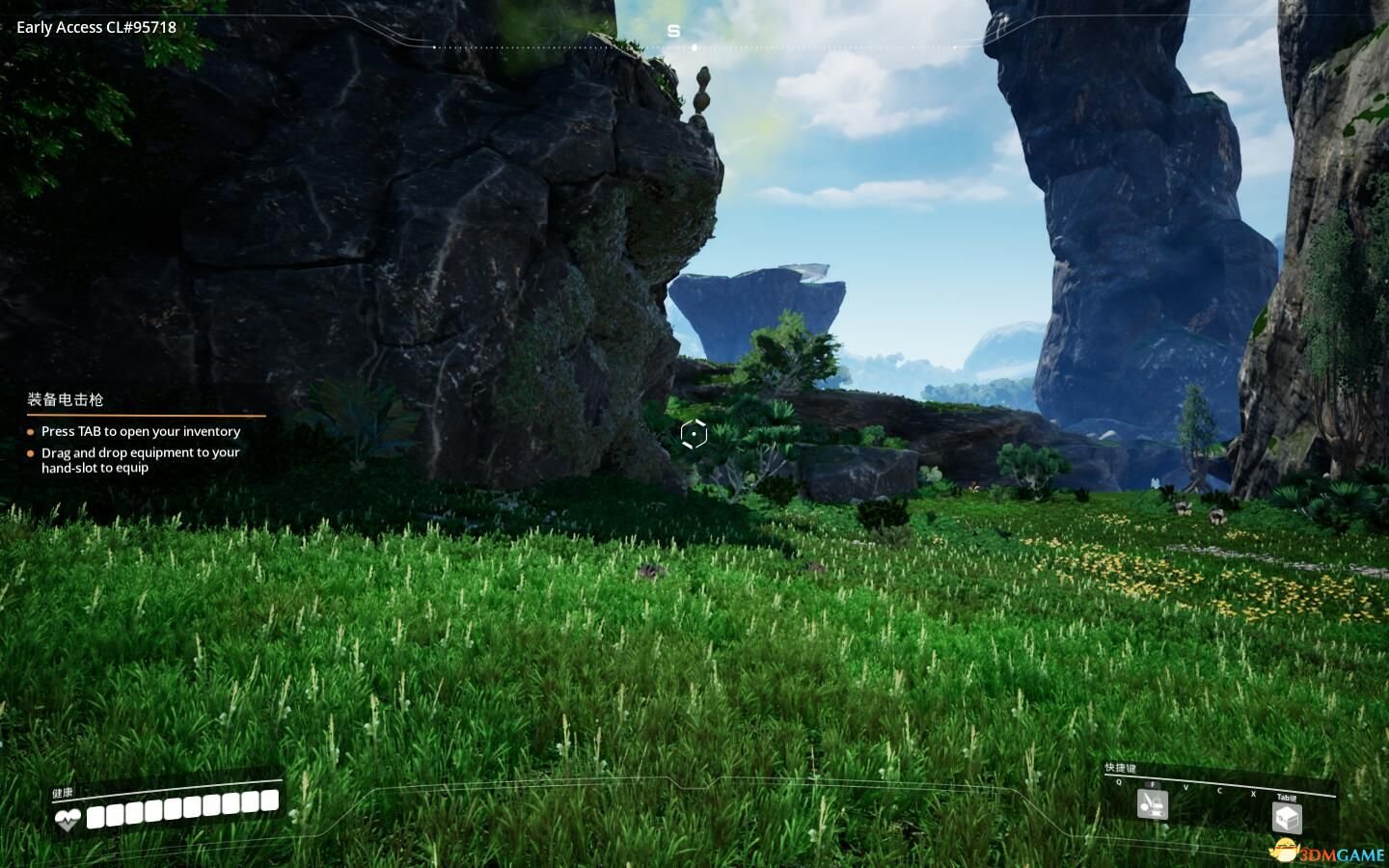Image resolution: width=1389 pixels, height=868 pixels.
Task: Click the first health segment to toggle it
Action: [95, 817]
